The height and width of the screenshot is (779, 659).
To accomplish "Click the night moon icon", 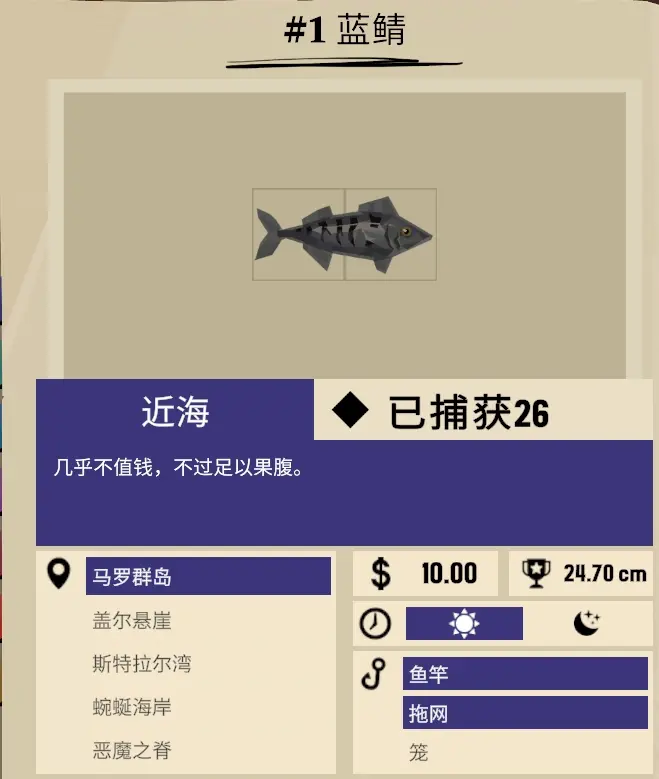I will pyautogui.click(x=587, y=624).
